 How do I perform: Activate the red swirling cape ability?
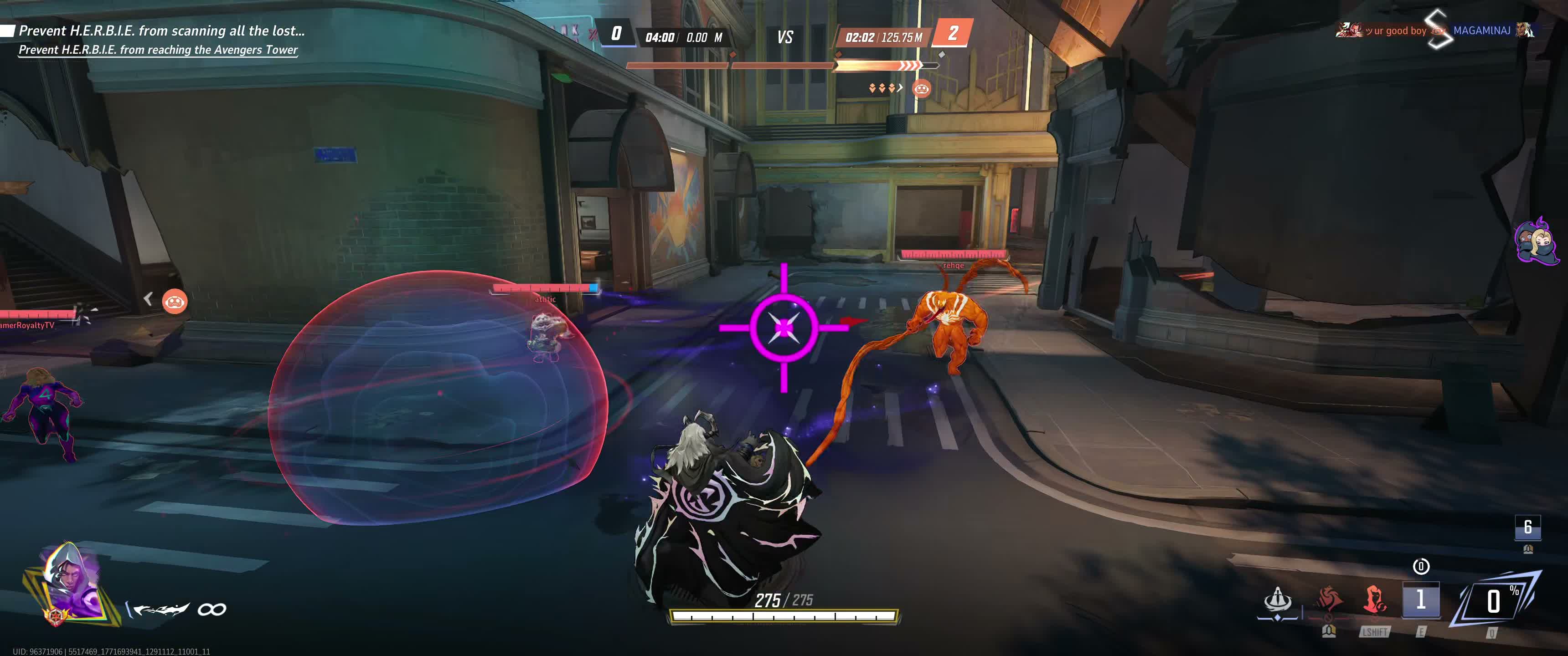pyautogui.click(x=1329, y=600)
